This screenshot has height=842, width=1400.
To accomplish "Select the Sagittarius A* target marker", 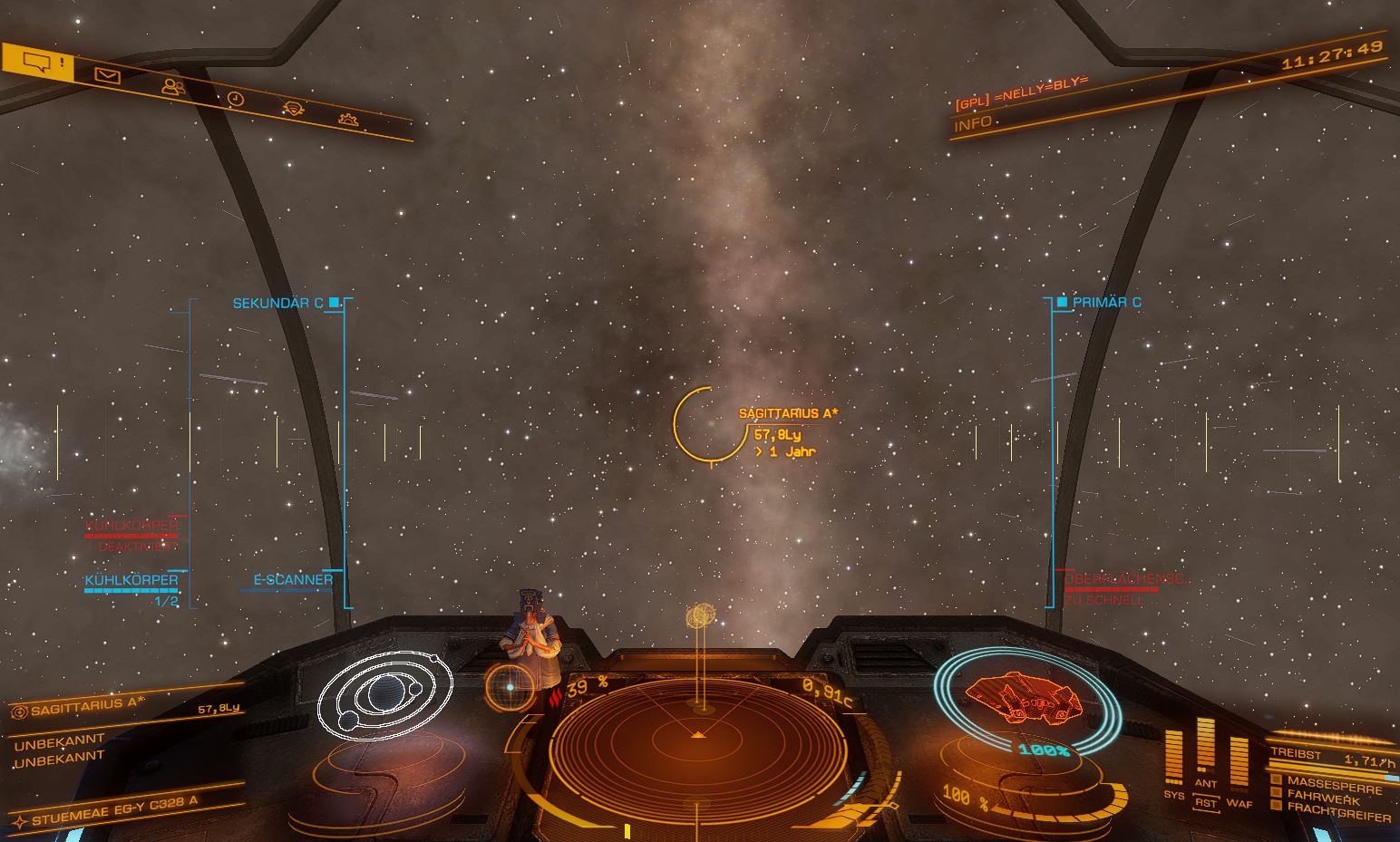I will pyautogui.click(x=707, y=424).
